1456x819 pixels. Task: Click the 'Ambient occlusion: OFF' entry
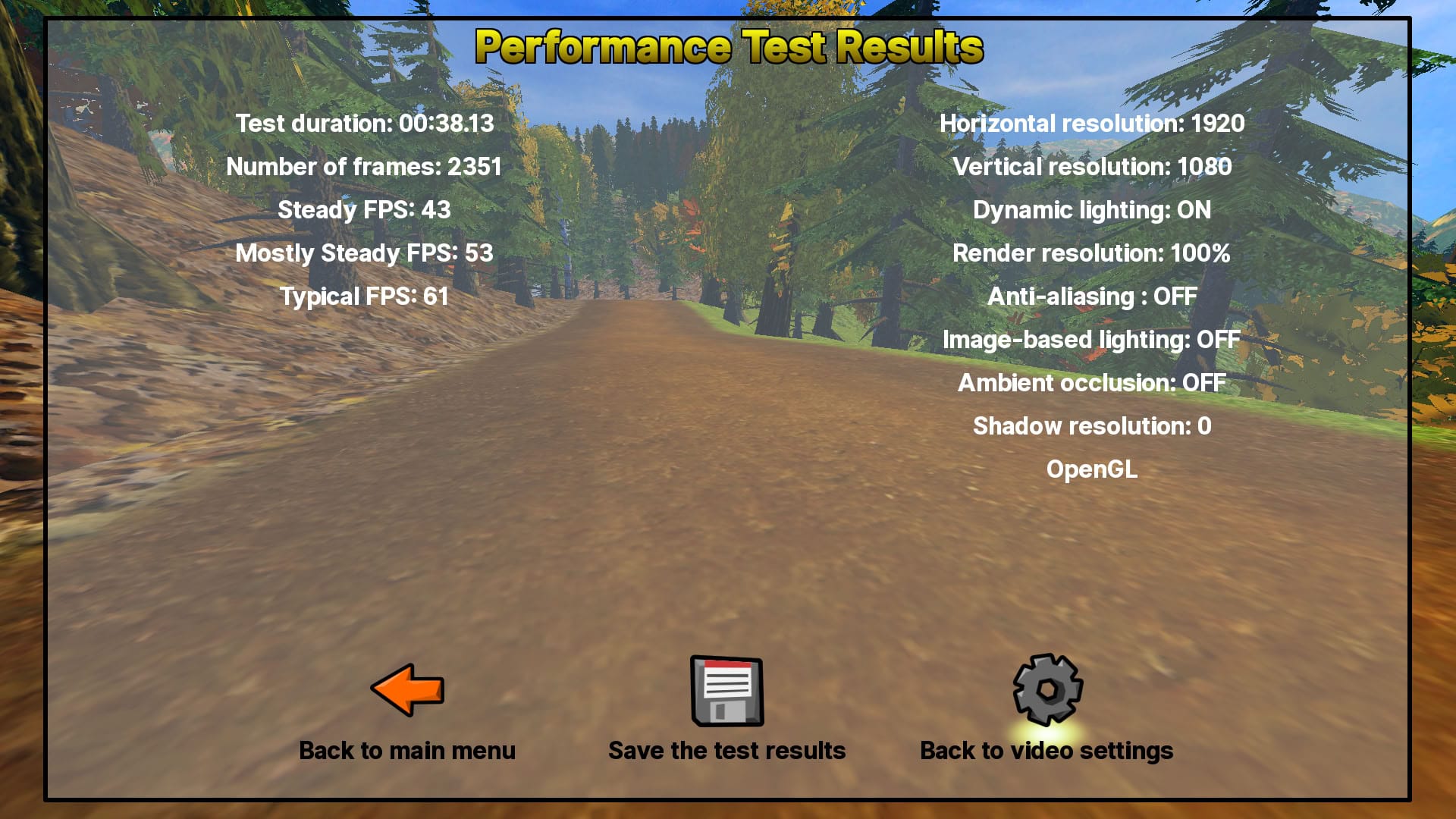[1092, 383]
